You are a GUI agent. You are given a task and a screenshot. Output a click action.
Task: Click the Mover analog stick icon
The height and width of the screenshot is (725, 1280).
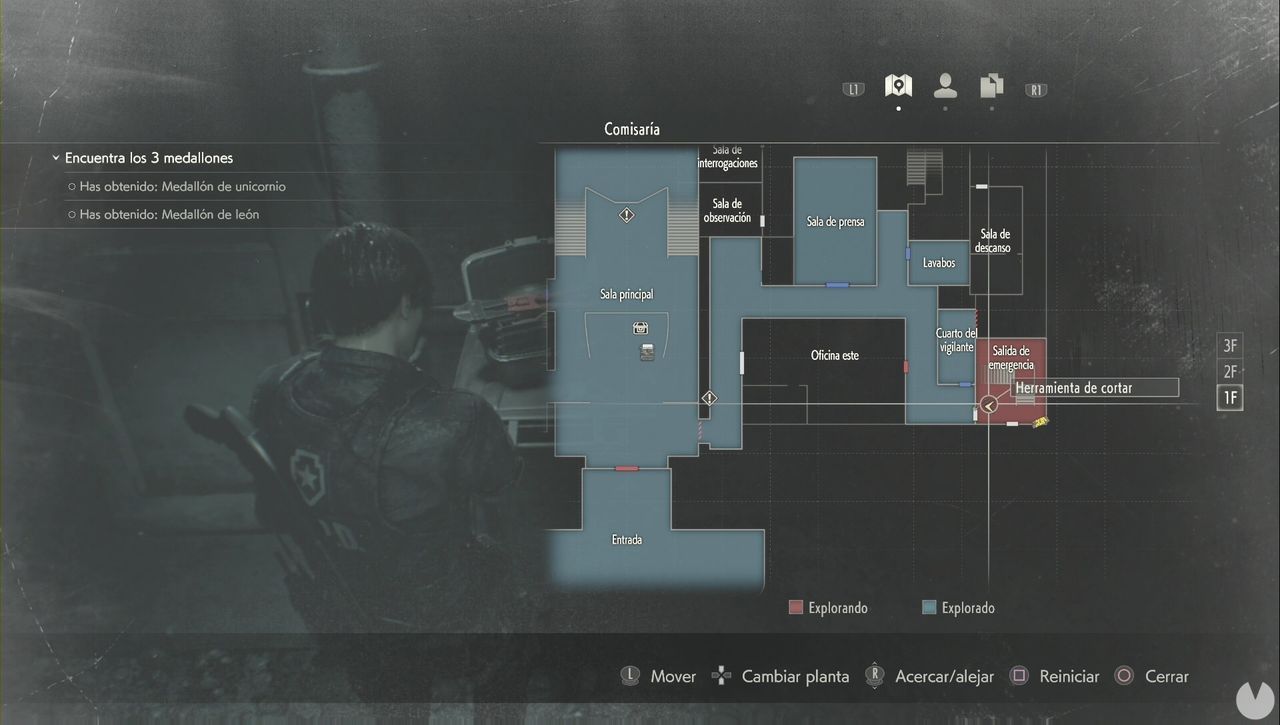630,675
